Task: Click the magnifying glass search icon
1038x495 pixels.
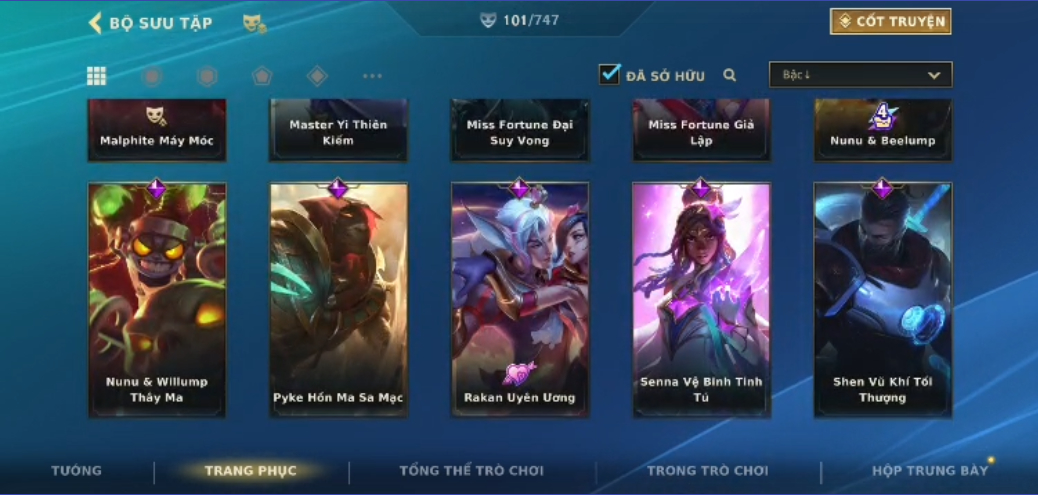Action: click(730, 75)
